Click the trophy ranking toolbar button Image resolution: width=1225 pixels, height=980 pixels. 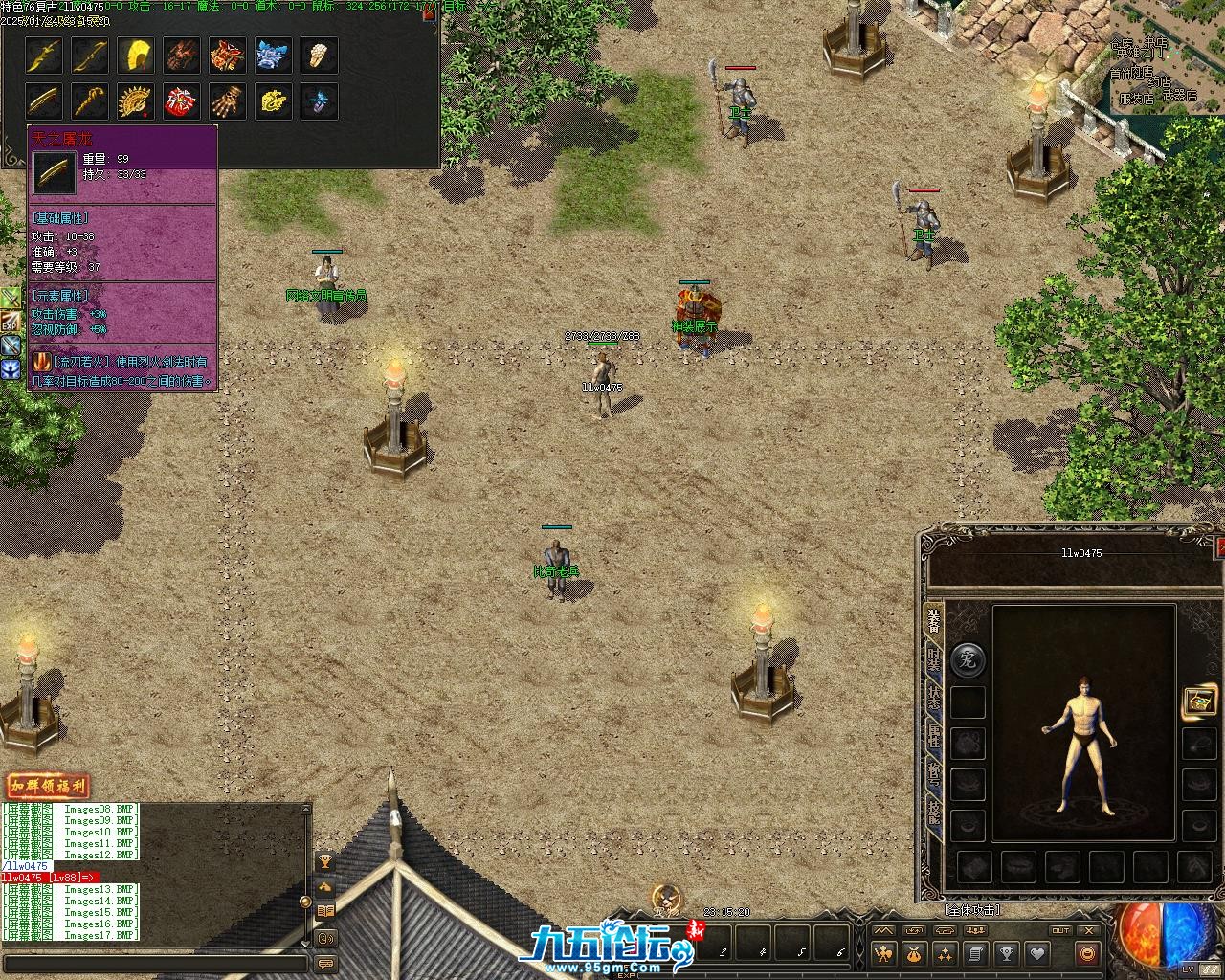(x=1006, y=954)
